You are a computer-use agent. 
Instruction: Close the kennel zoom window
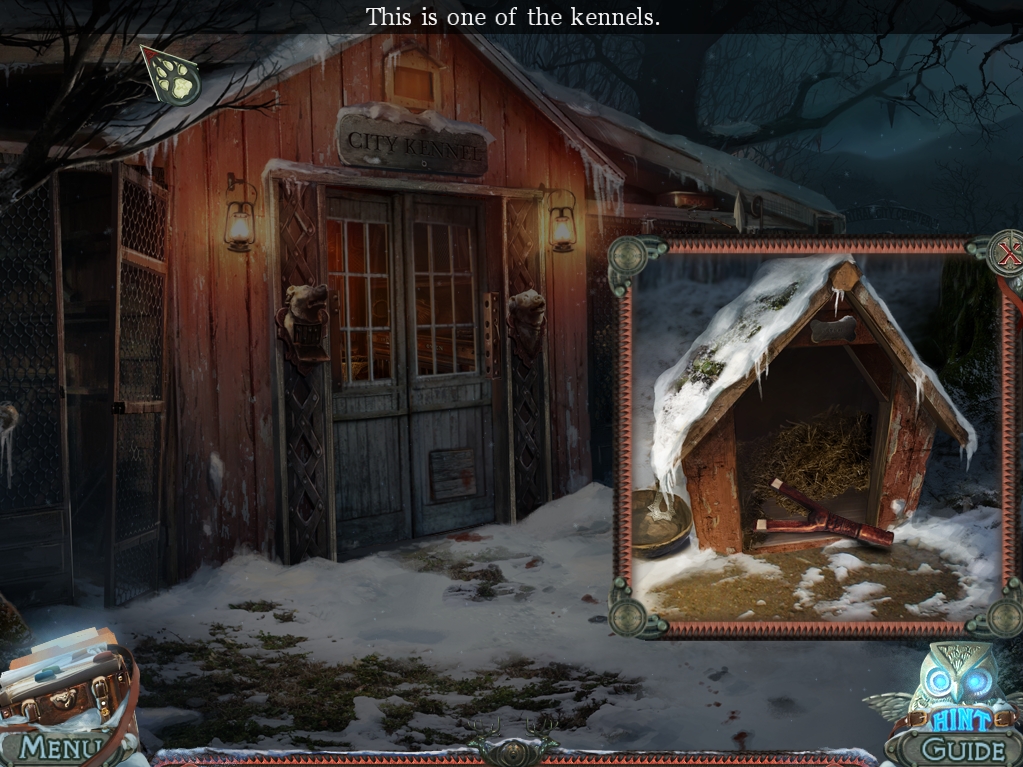[x=1008, y=255]
